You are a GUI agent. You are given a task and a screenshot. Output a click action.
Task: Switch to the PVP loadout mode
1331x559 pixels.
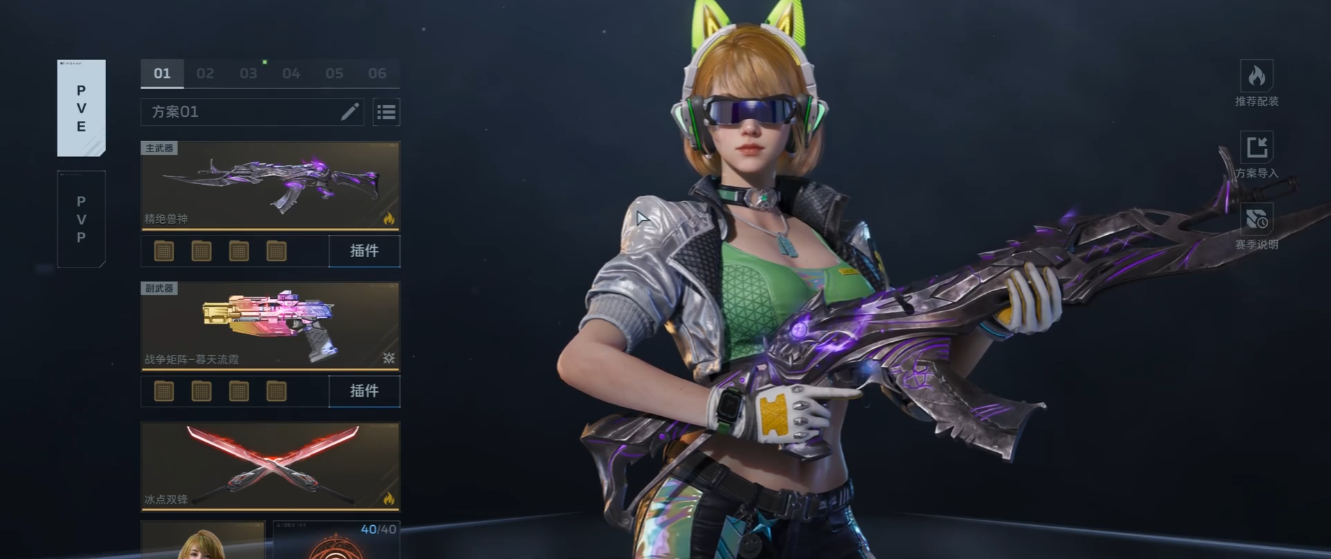pyautogui.click(x=81, y=219)
